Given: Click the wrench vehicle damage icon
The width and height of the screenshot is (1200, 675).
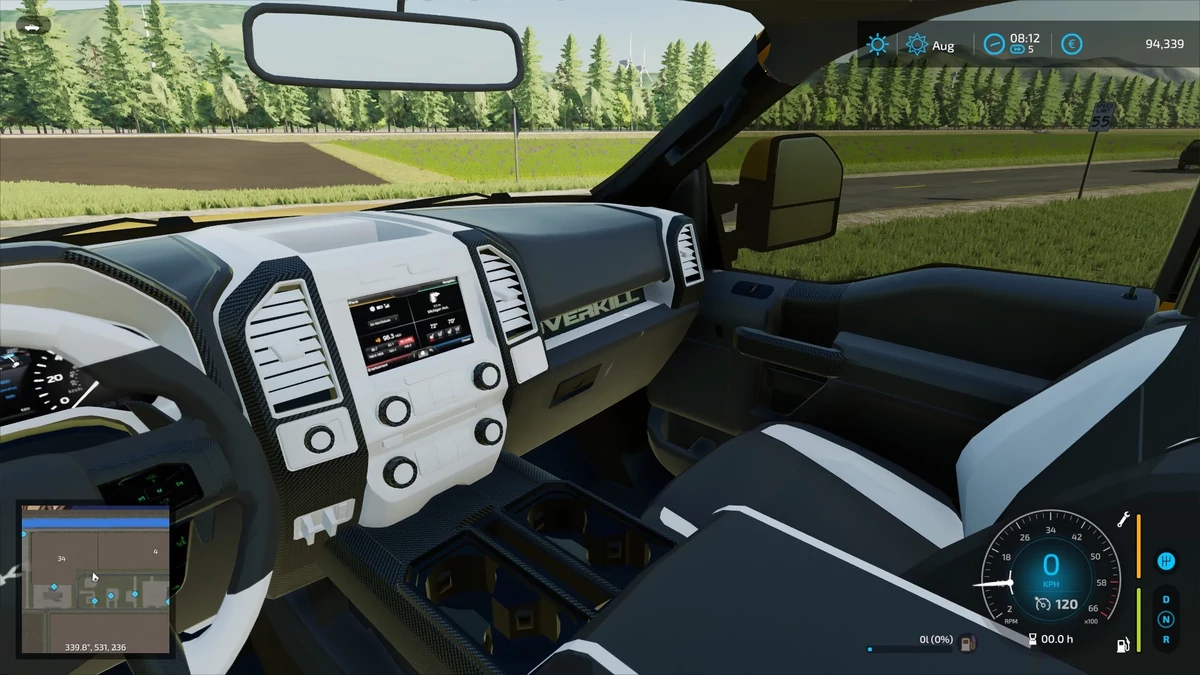Looking at the screenshot, I should click(1123, 521).
